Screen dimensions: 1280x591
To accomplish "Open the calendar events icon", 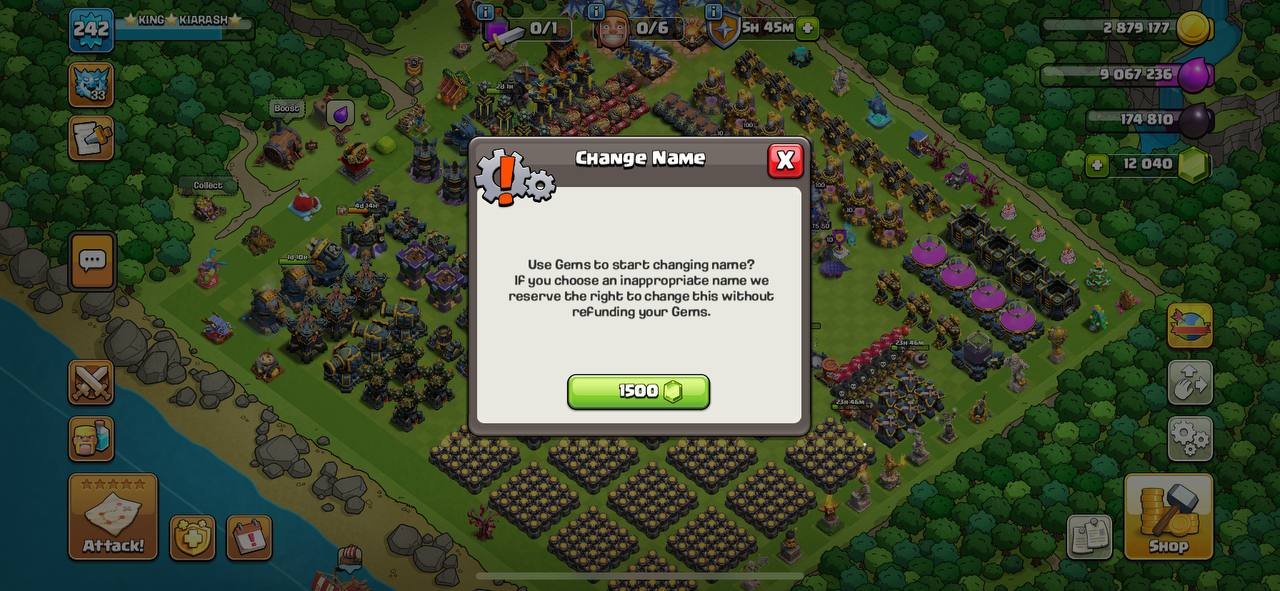I will (249, 537).
